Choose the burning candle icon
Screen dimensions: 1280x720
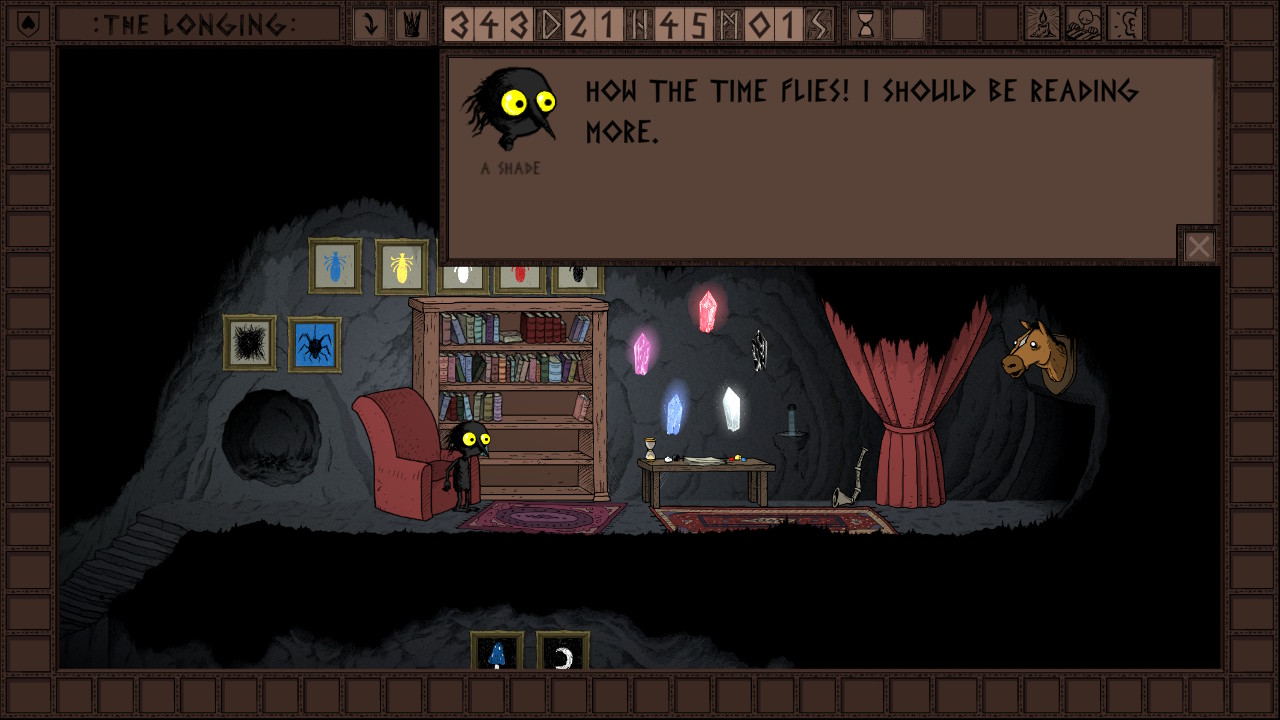pyautogui.click(x=1042, y=24)
